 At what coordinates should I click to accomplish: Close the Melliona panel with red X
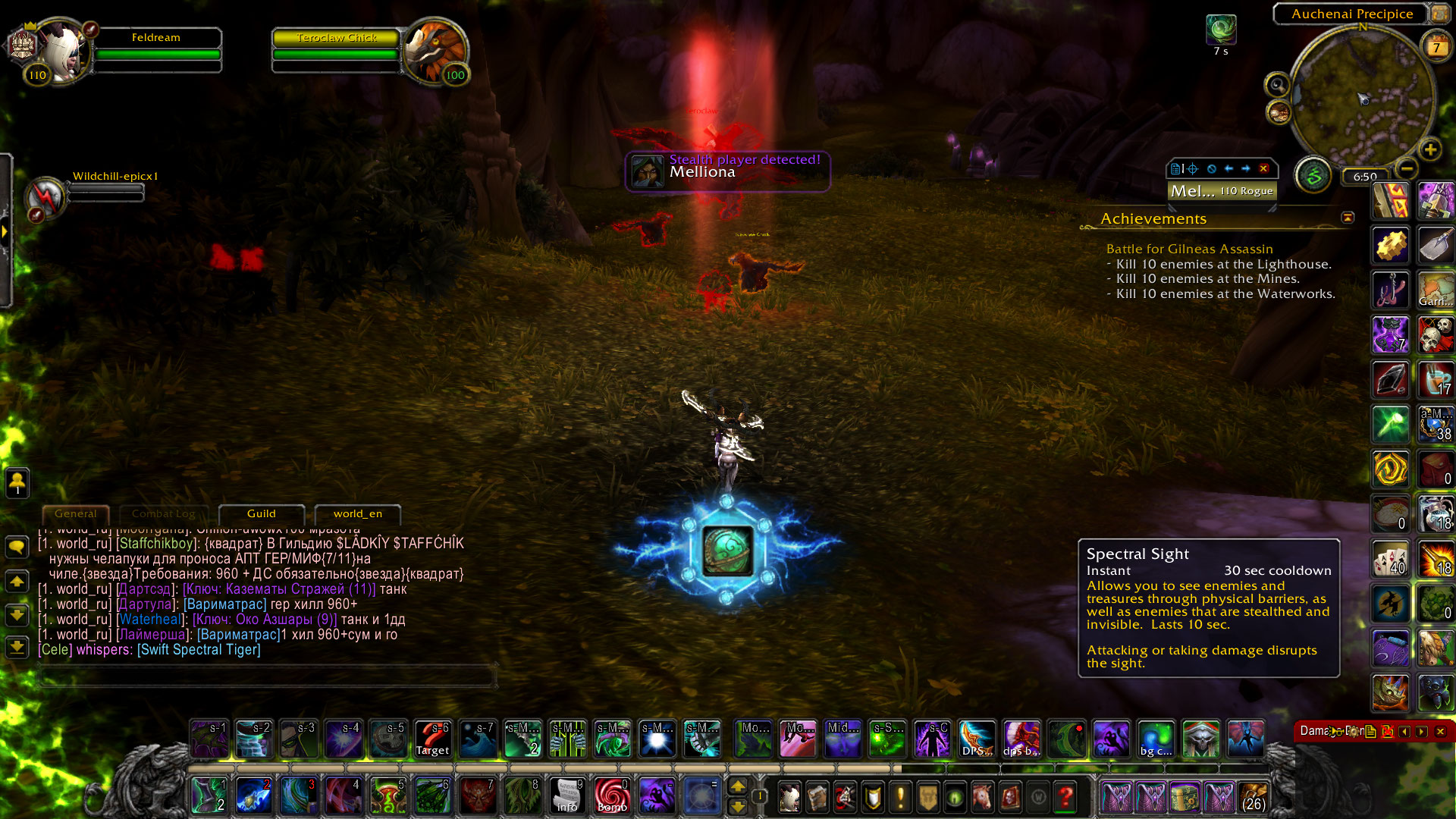(1263, 168)
